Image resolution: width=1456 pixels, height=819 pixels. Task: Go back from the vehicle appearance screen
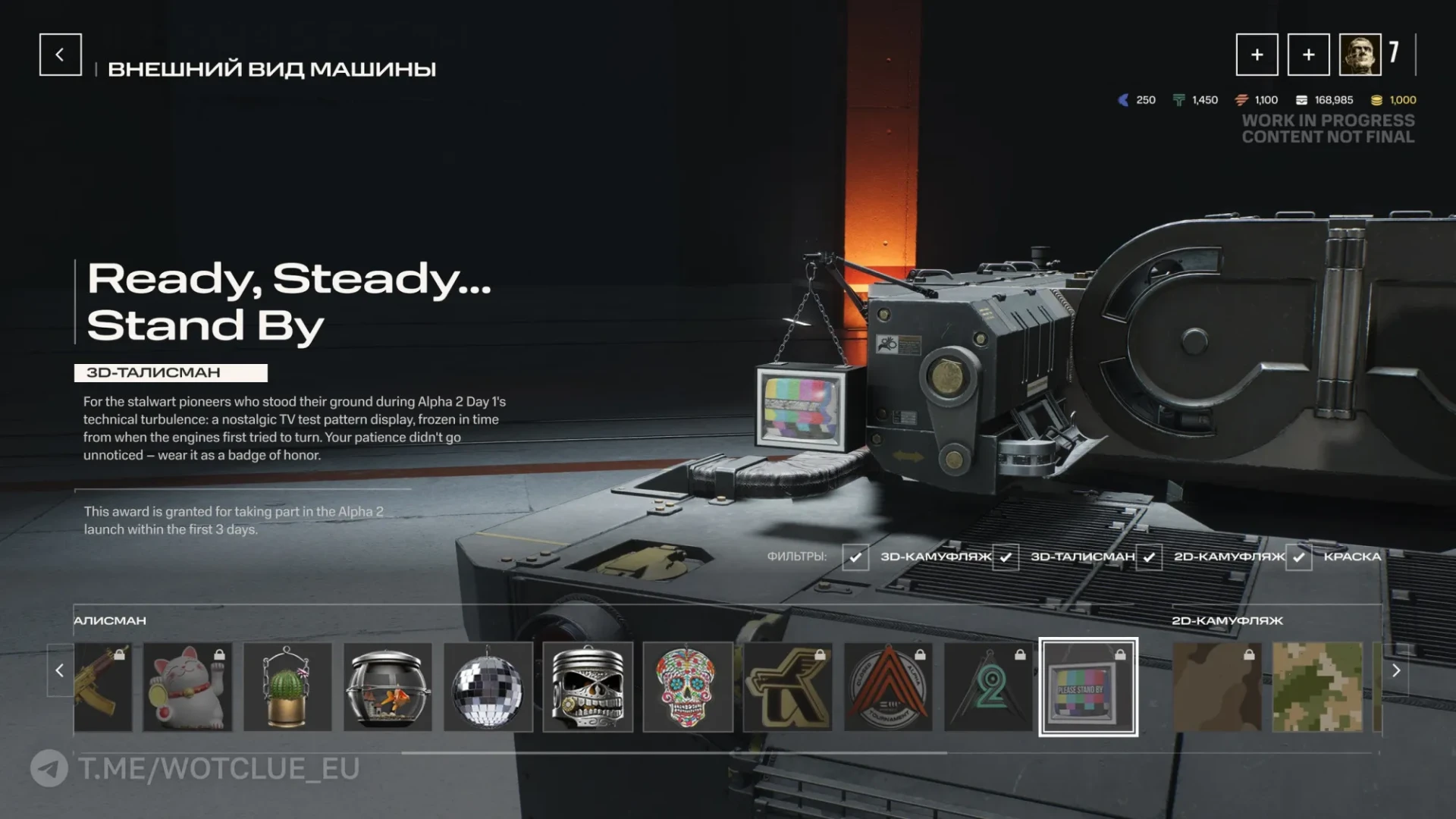click(60, 55)
